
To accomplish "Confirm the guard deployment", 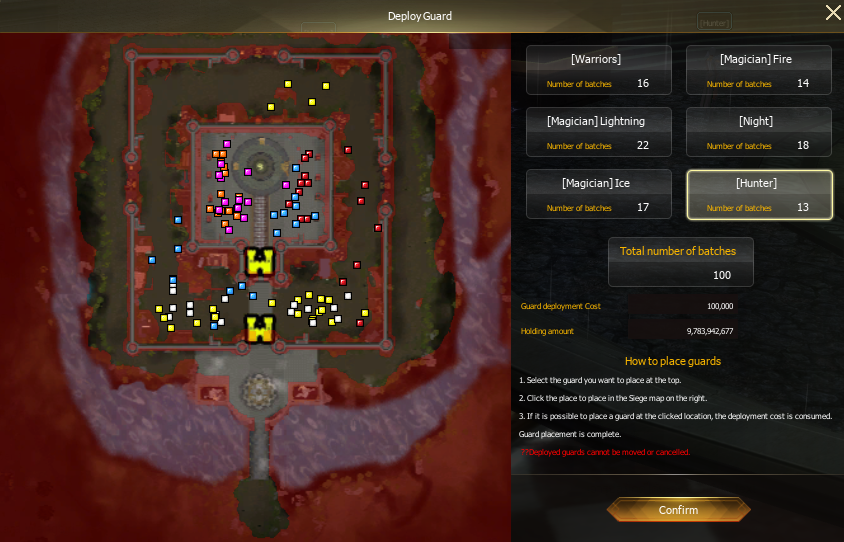I will point(678,510).
